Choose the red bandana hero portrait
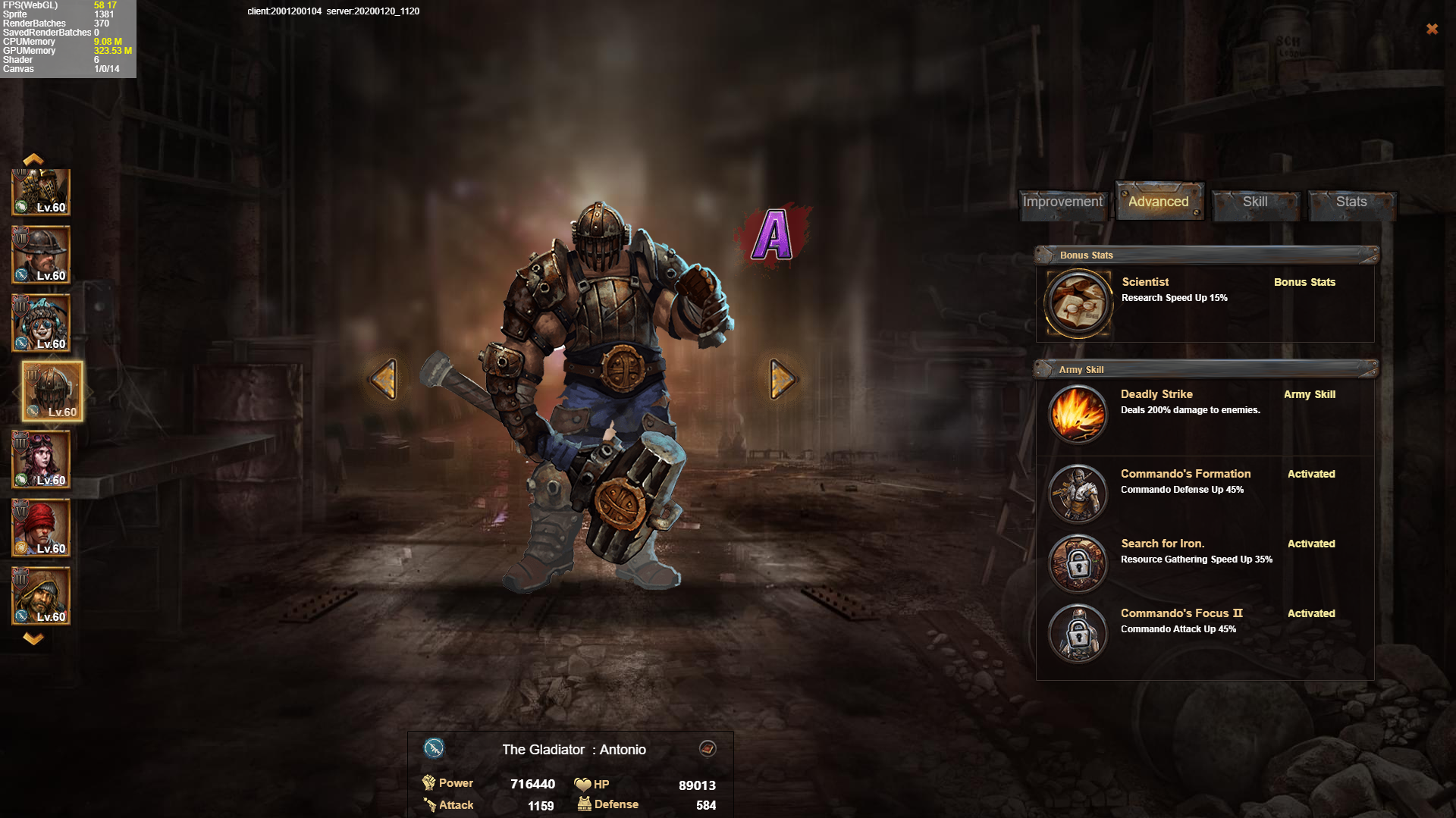Image resolution: width=1456 pixels, height=818 pixels. (41, 528)
